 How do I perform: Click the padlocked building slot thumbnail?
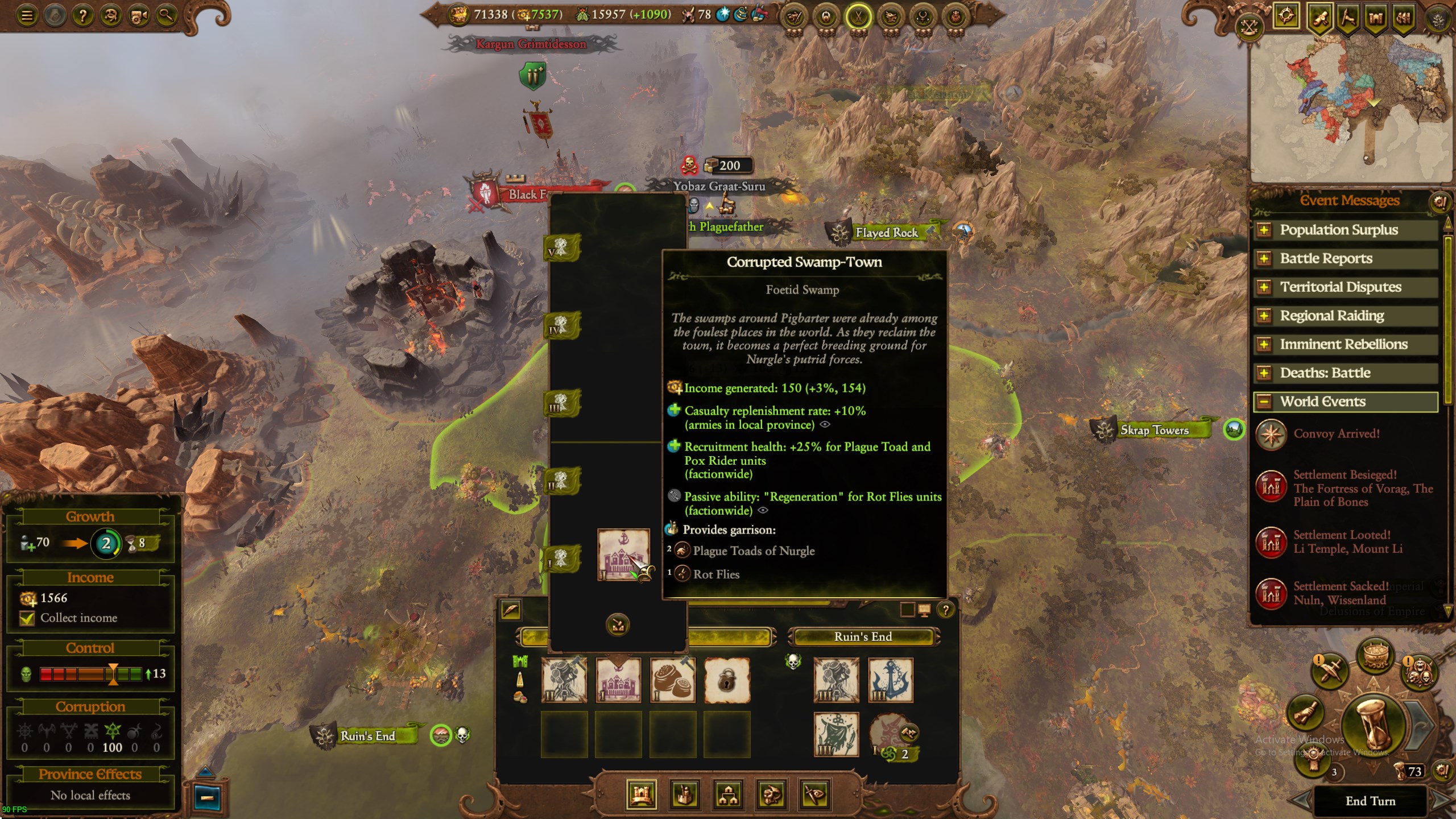coord(728,680)
